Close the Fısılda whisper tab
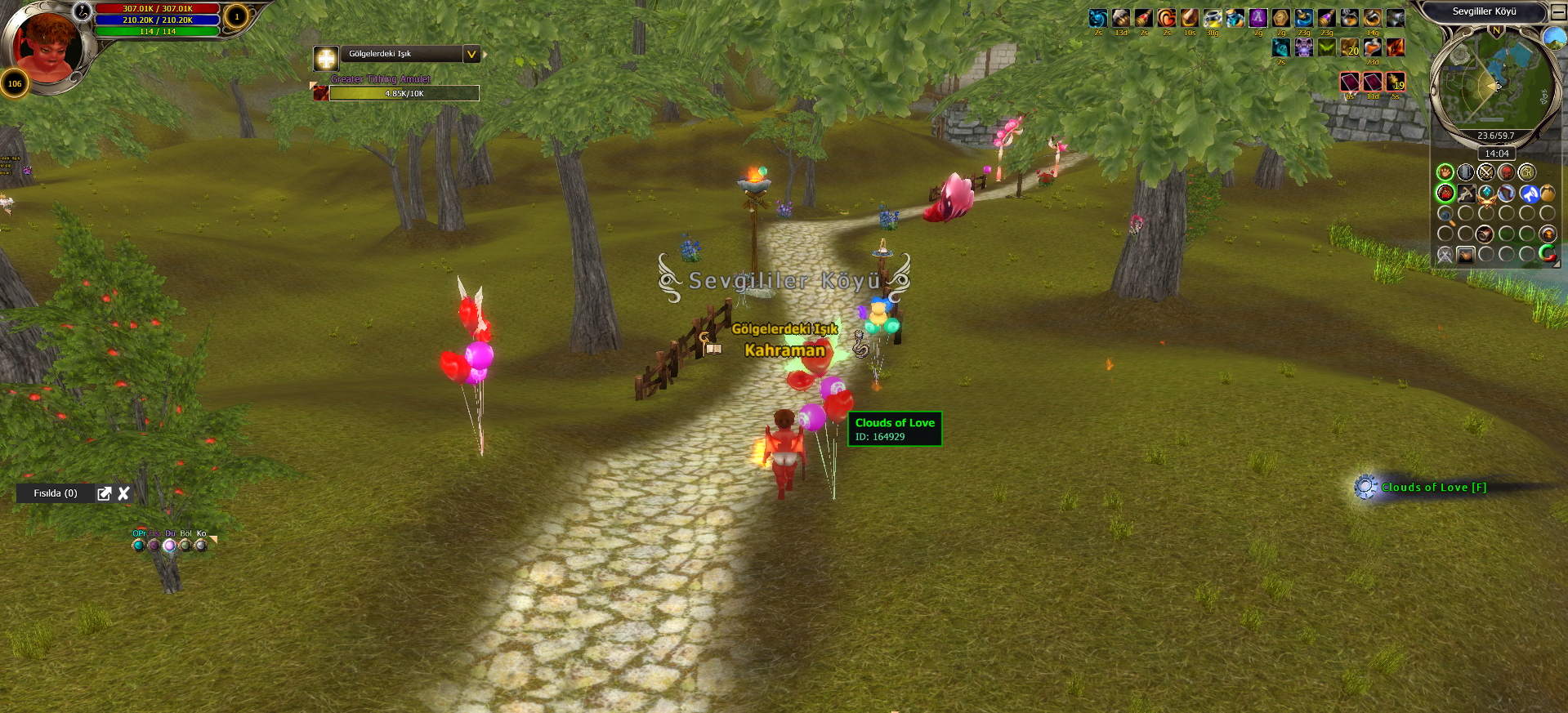The height and width of the screenshot is (713, 1568). point(124,493)
